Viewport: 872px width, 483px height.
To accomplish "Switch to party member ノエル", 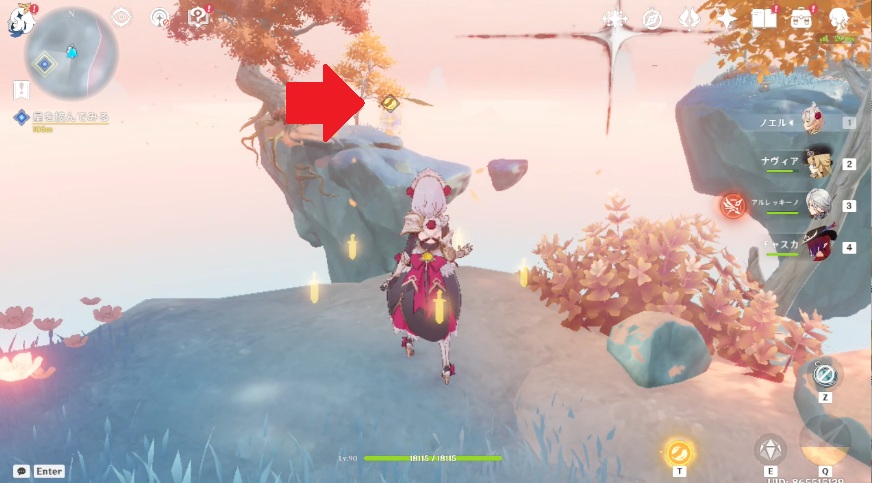I will click(x=815, y=122).
